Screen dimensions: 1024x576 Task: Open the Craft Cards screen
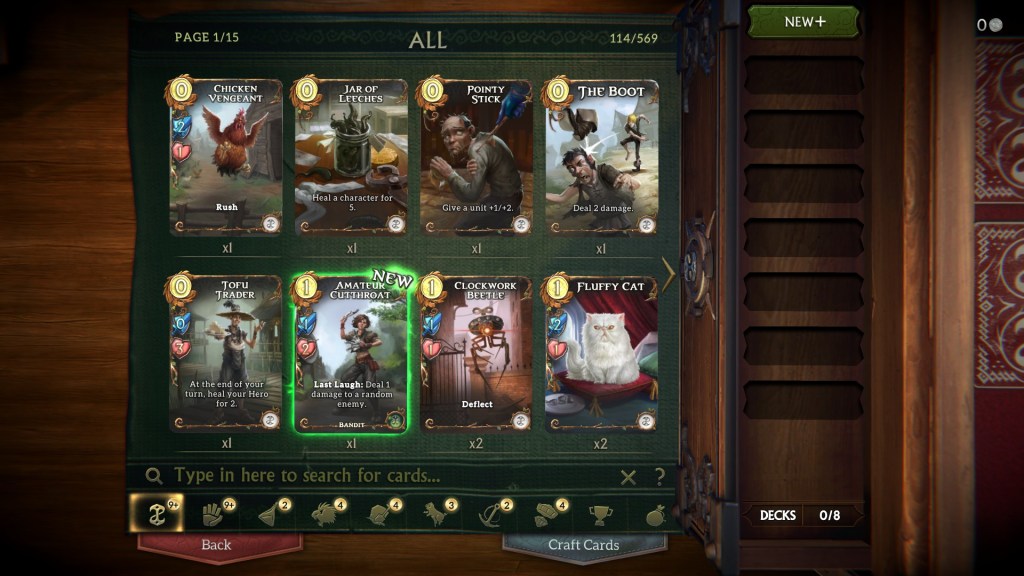tap(583, 545)
